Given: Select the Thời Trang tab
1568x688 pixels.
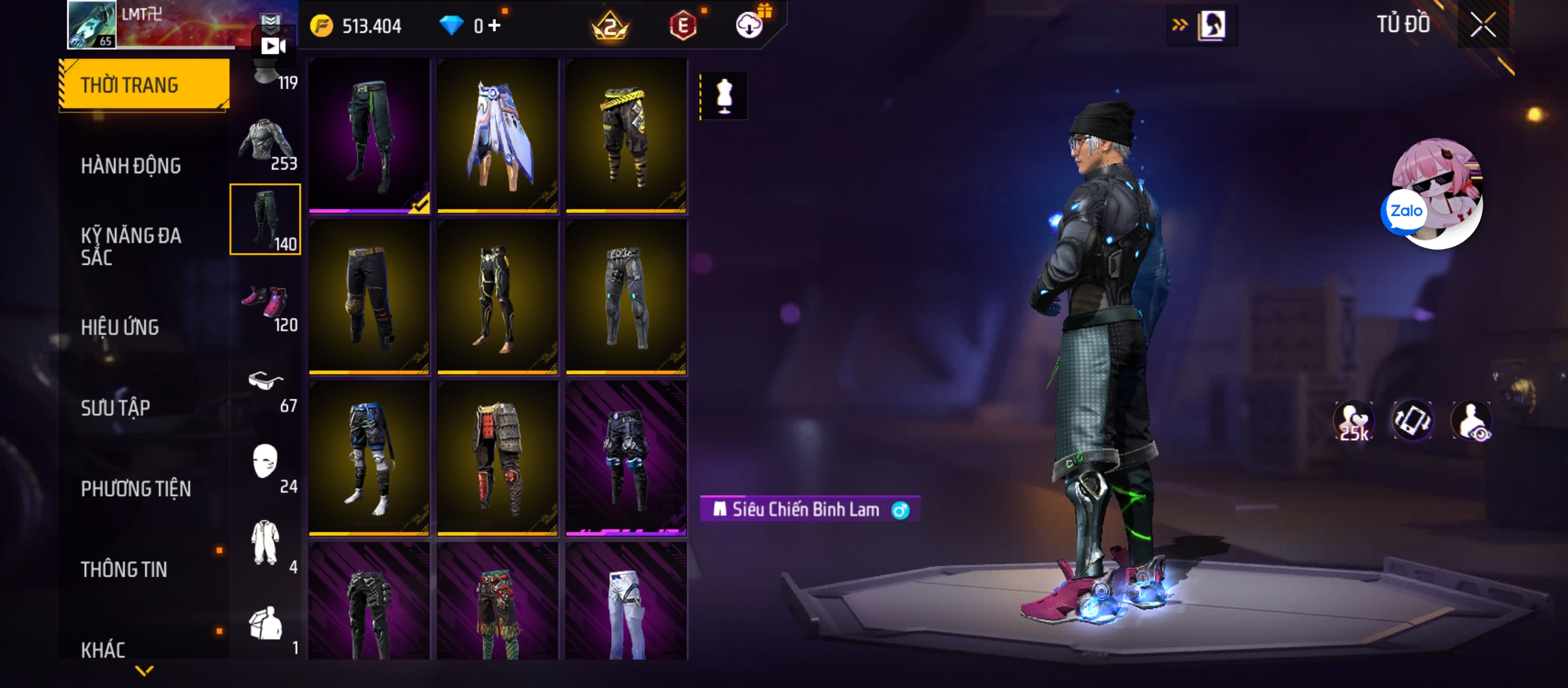Looking at the screenshot, I should (144, 85).
